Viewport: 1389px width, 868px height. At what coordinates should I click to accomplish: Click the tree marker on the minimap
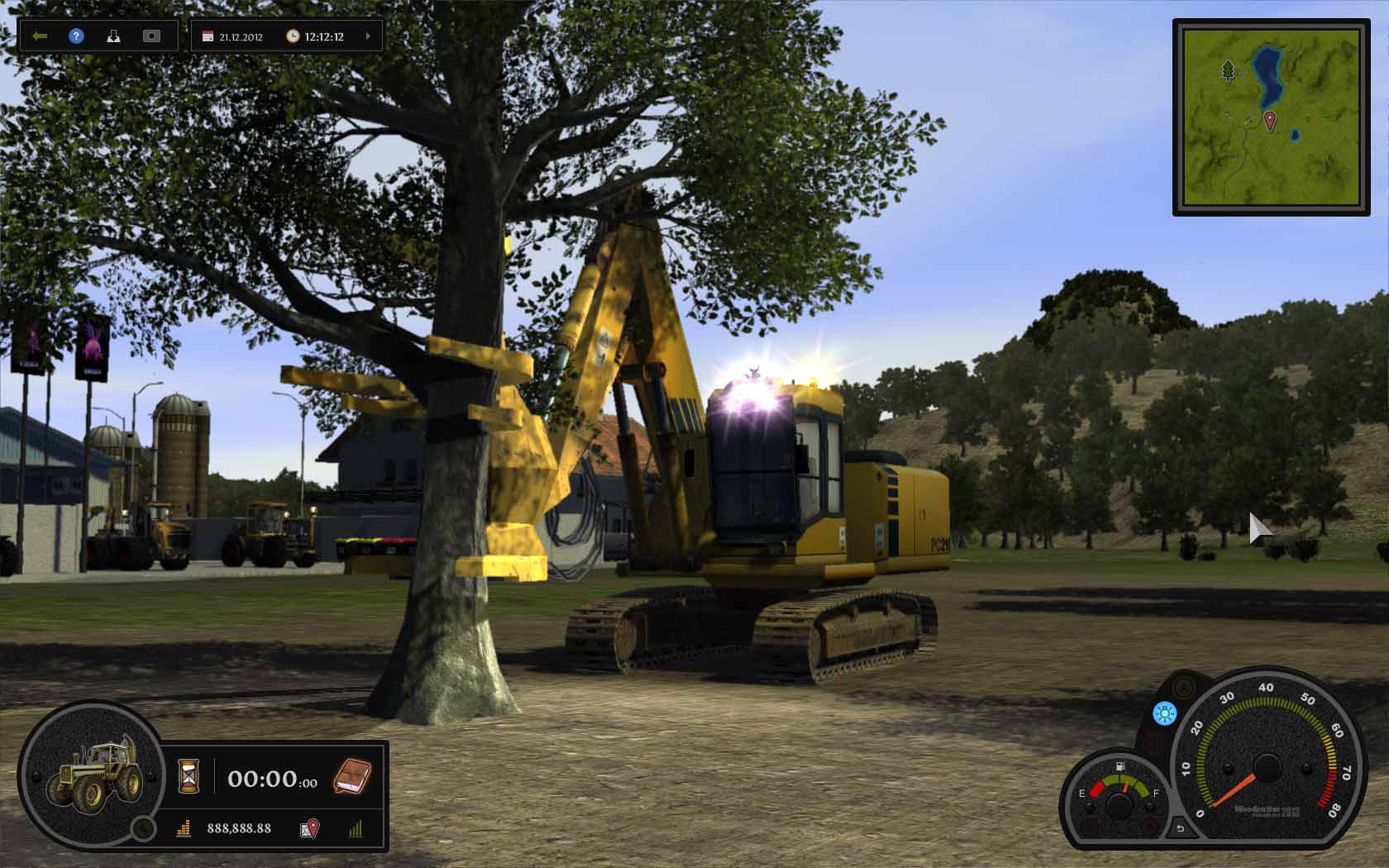point(1228,70)
